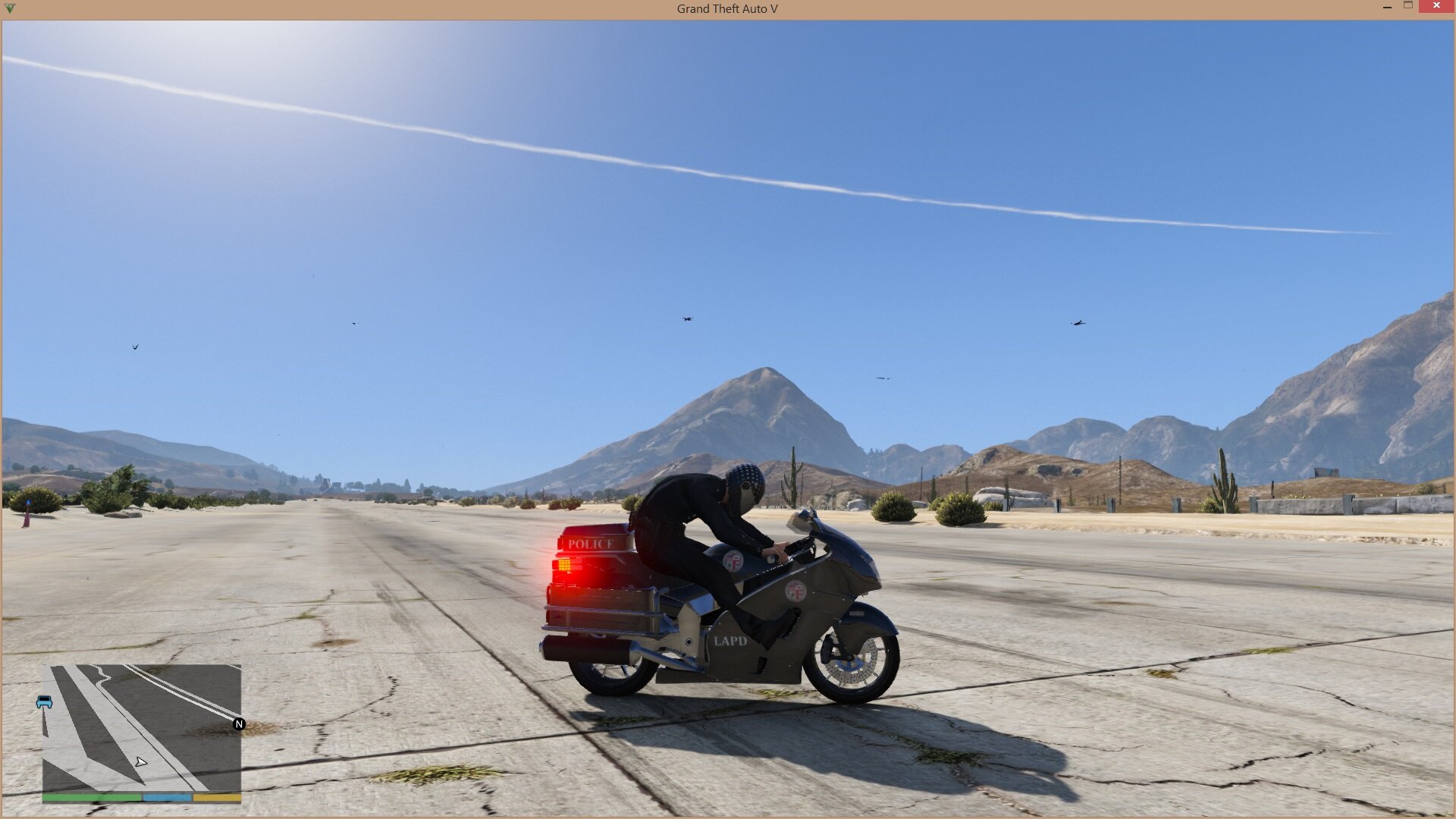
Task: Maximize the game window
Action: [x=1408, y=6]
